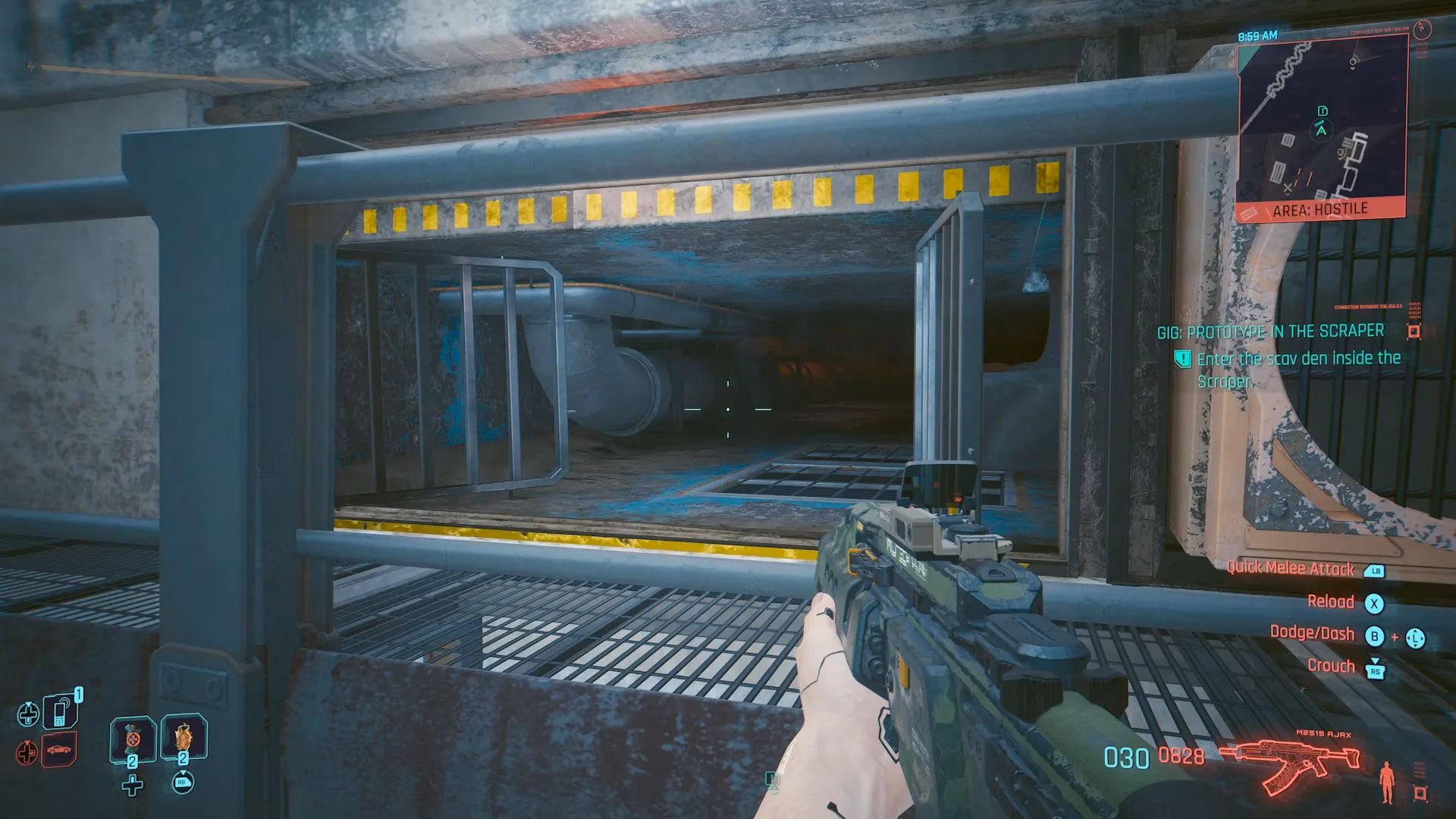Click the Reload X button prompt
The height and width of the screenshot is (819, 1456).
(x=1375, y=603)
